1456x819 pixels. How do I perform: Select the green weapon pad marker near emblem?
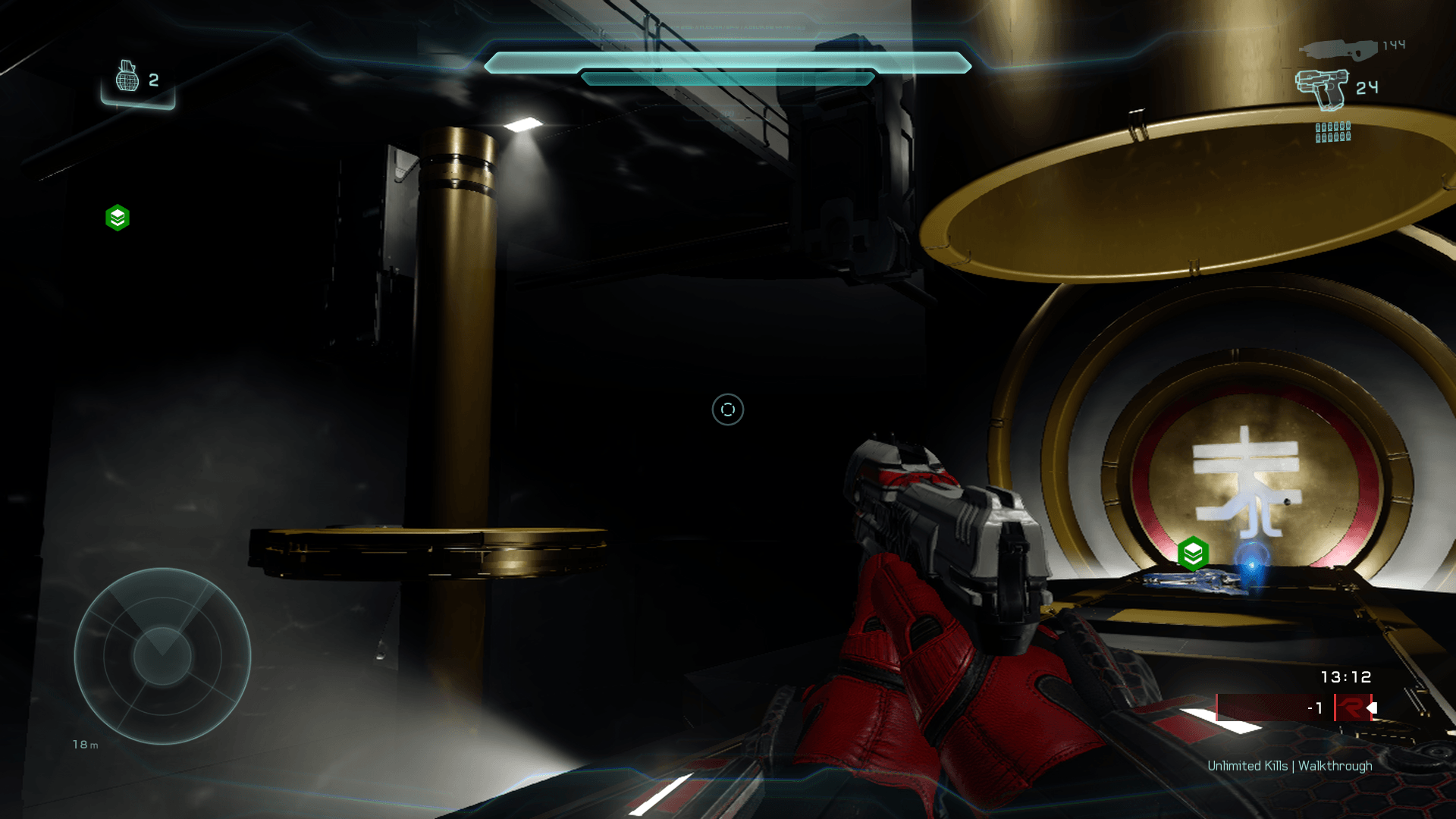click(x=1193, y=554)
